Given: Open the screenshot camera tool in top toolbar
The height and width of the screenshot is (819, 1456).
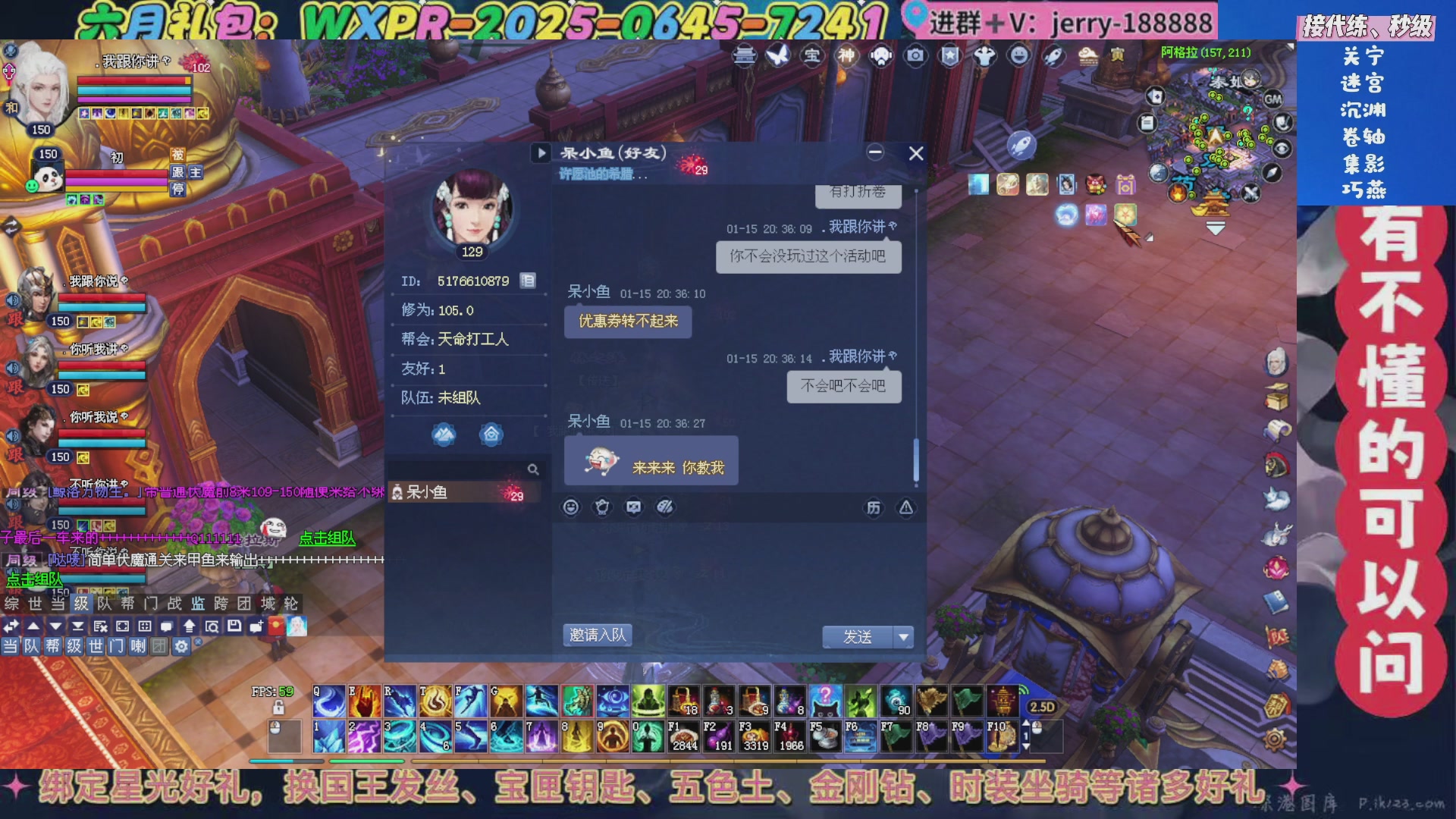Looking at the screenshot, I should coord(915,56).
